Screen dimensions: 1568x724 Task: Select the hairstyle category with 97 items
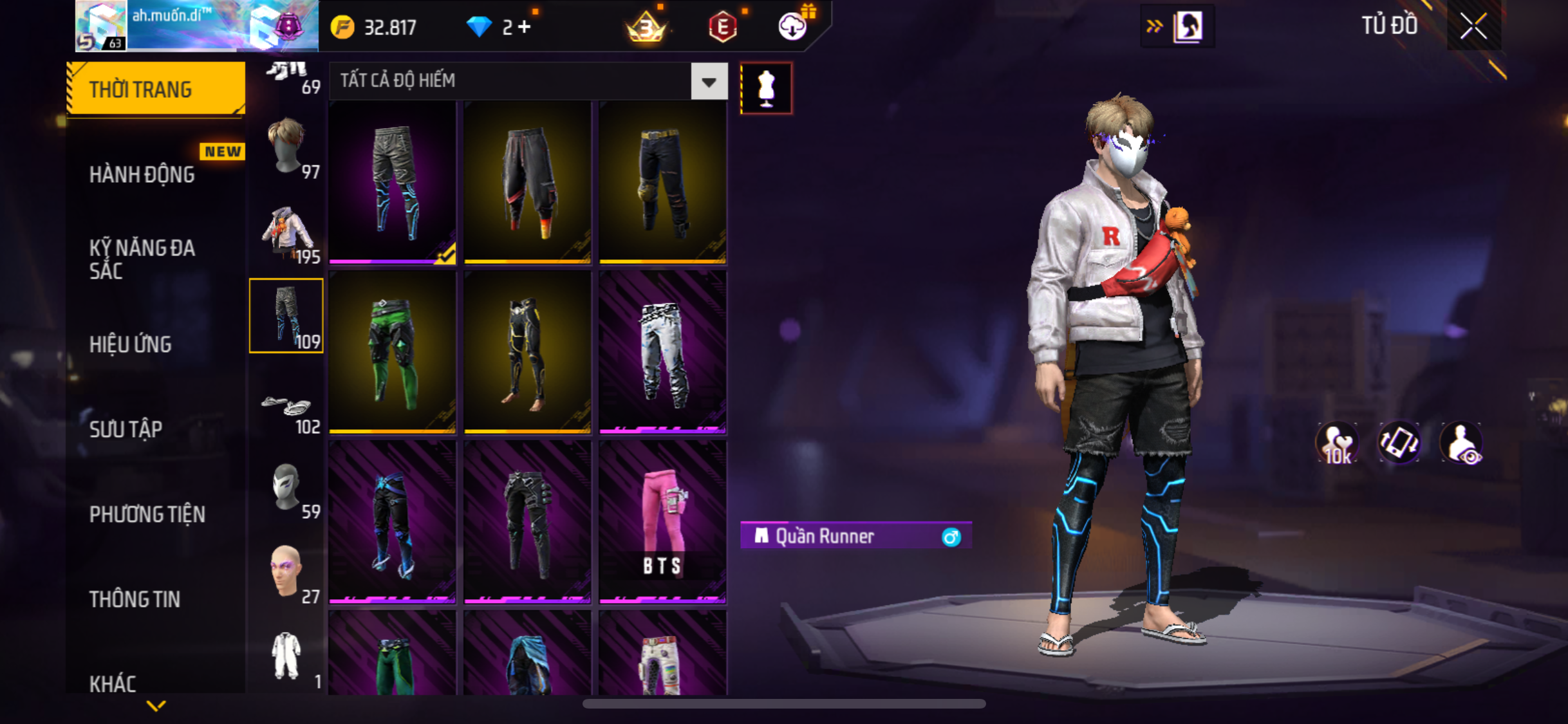[x=287, y=148]
